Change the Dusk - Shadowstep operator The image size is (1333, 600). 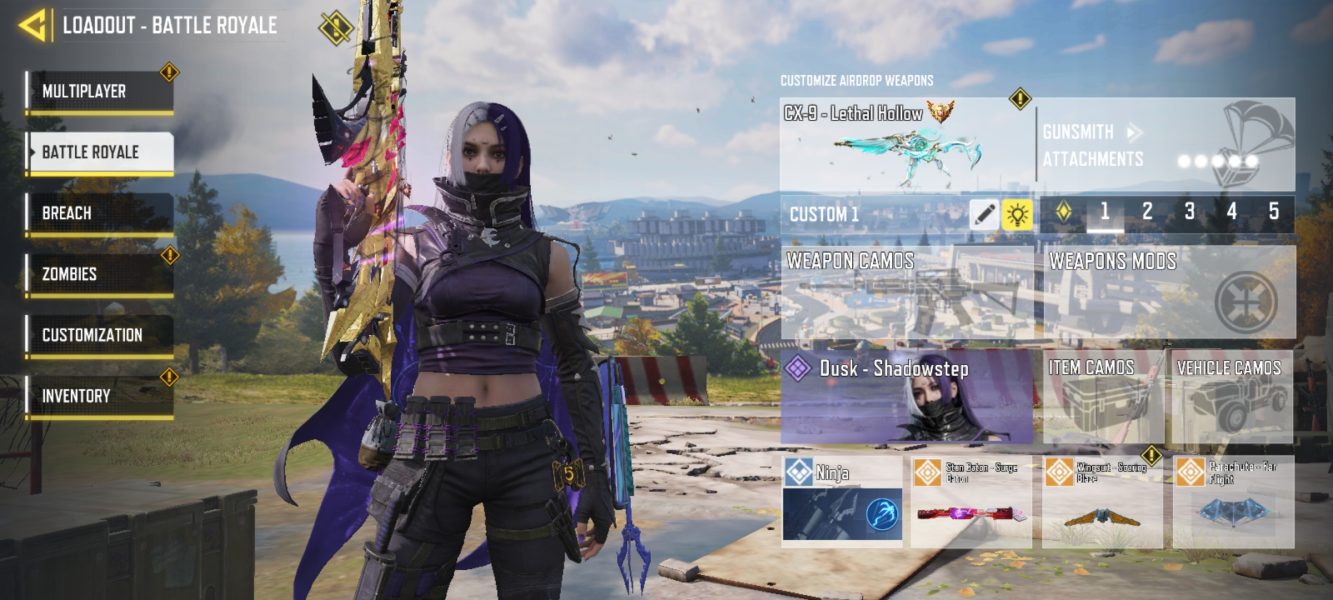pos(906,396)
